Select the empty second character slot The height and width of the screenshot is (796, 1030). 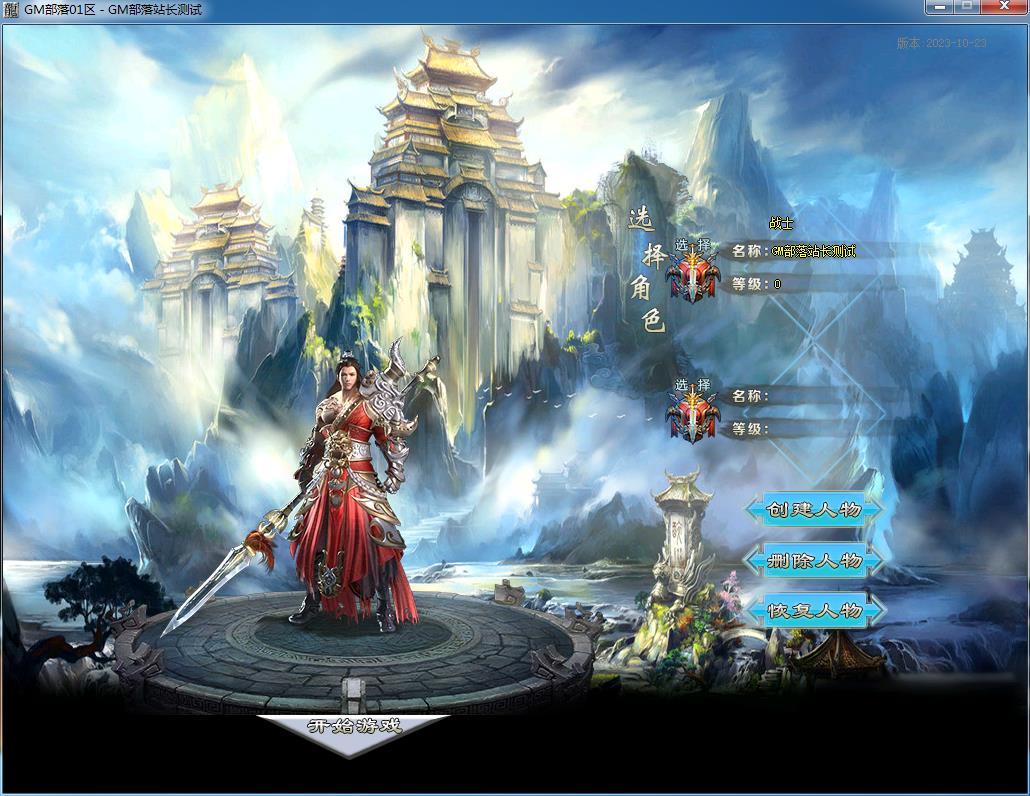[x=693, y=410]
